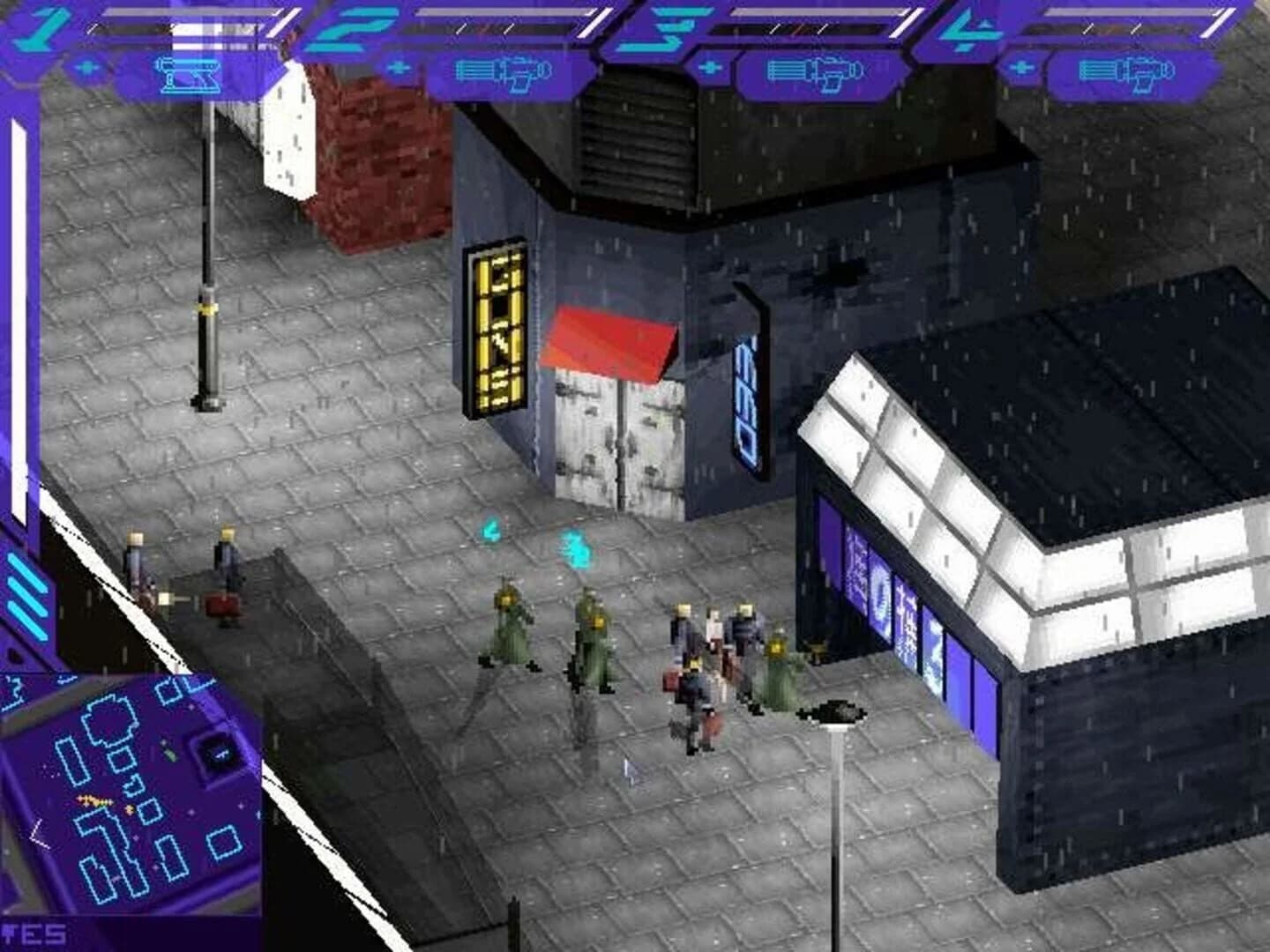
Task: Select Agent 1's Persuadertron weapon icon
Action: coord(190,78)
